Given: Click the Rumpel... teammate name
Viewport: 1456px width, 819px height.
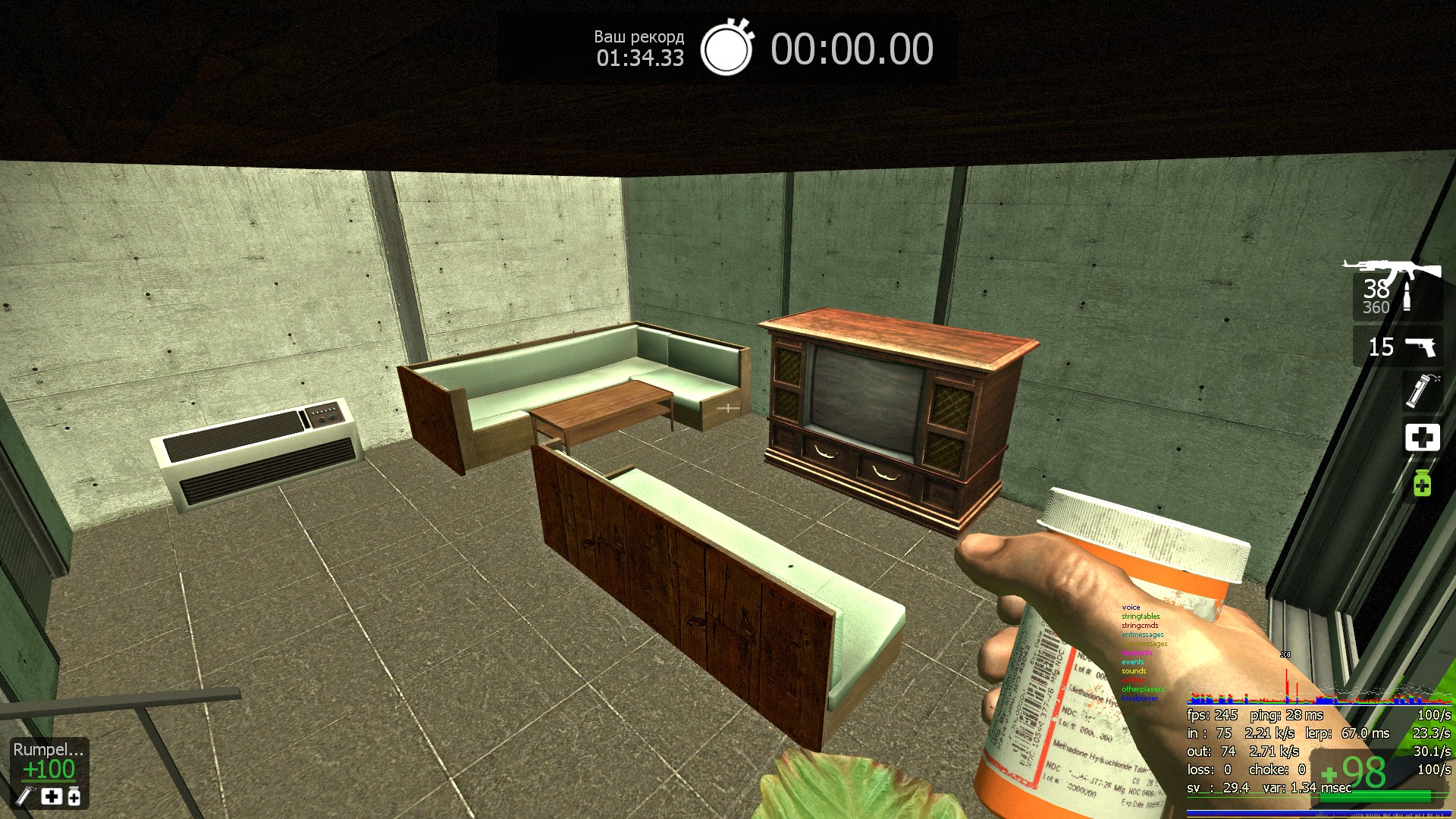Looking at the screenshot, I should point(48,749).
